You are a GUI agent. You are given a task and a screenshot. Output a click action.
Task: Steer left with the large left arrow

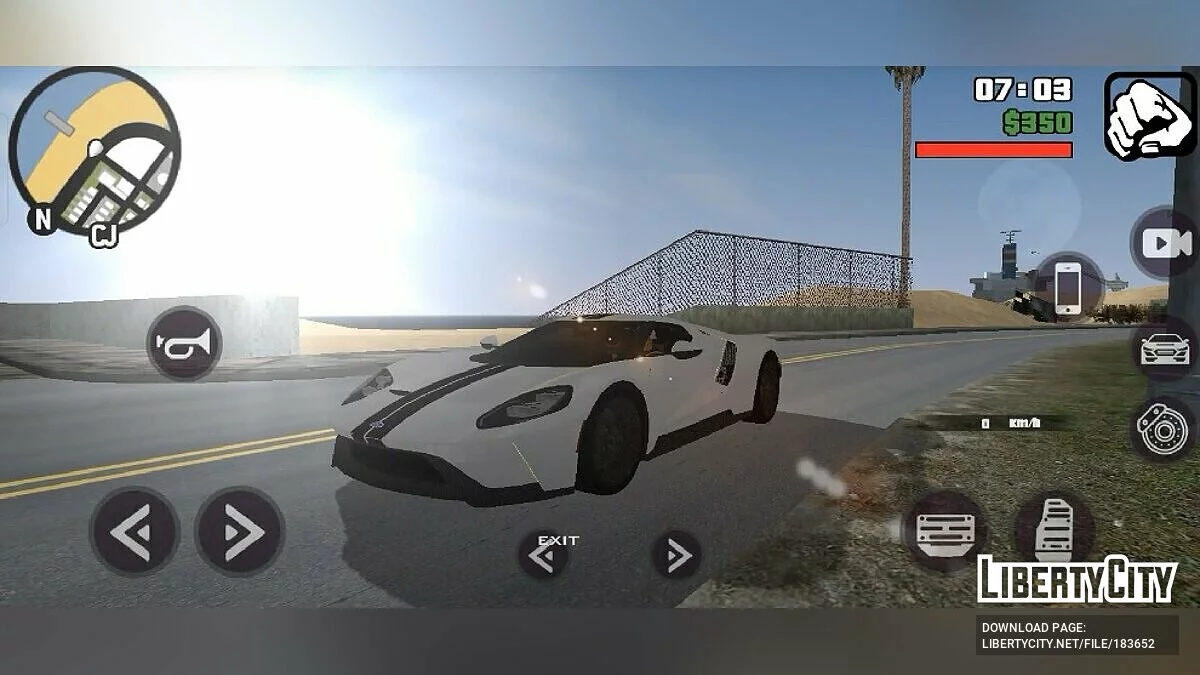[x=134, y=531]
